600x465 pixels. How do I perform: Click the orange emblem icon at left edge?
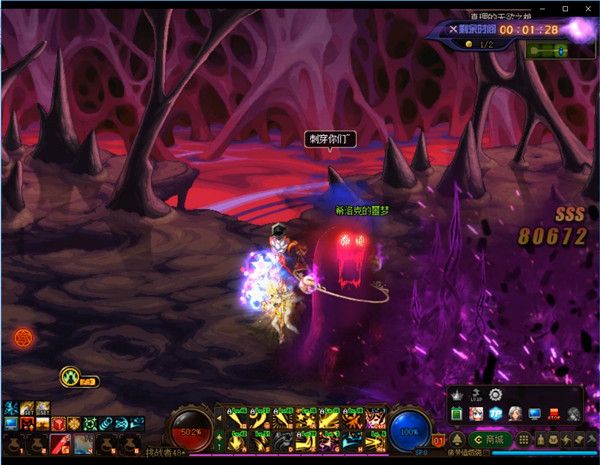pos(23,338)
